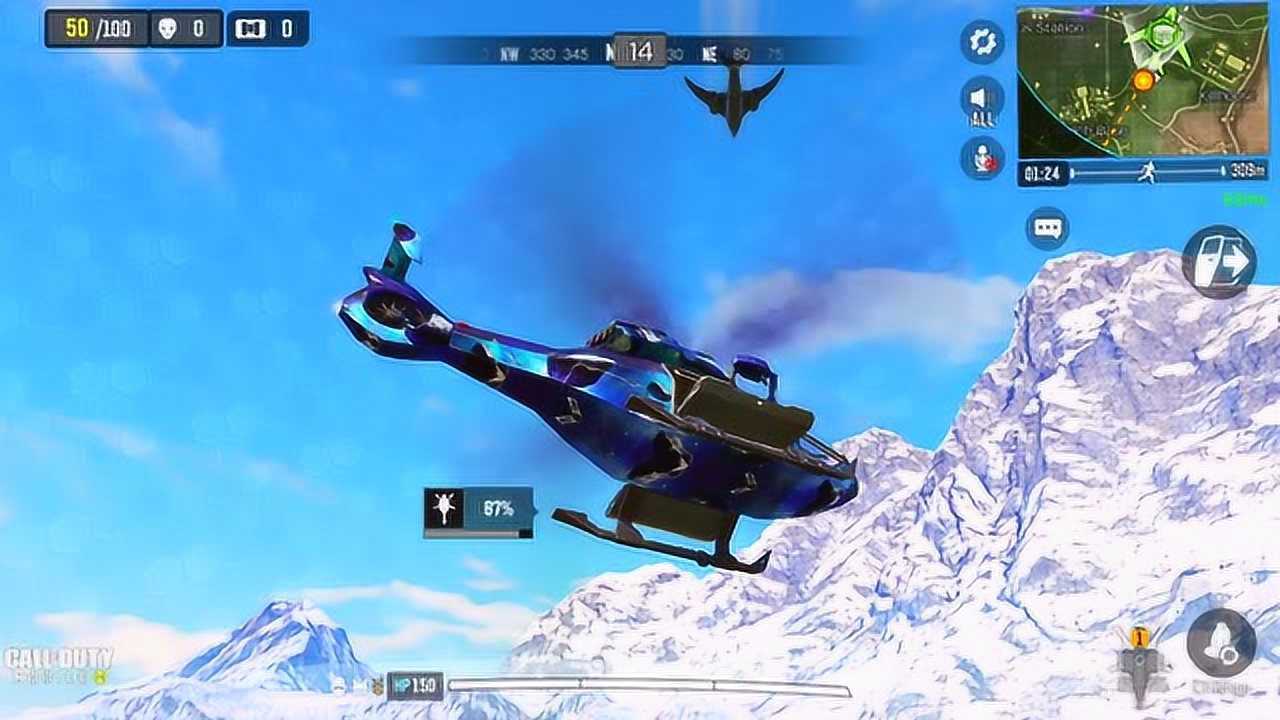Image resolution: width=1280 pixels, height=720 pixels.
Task: Toggle the speaker voice channel set to ALL
Action: 982,101
